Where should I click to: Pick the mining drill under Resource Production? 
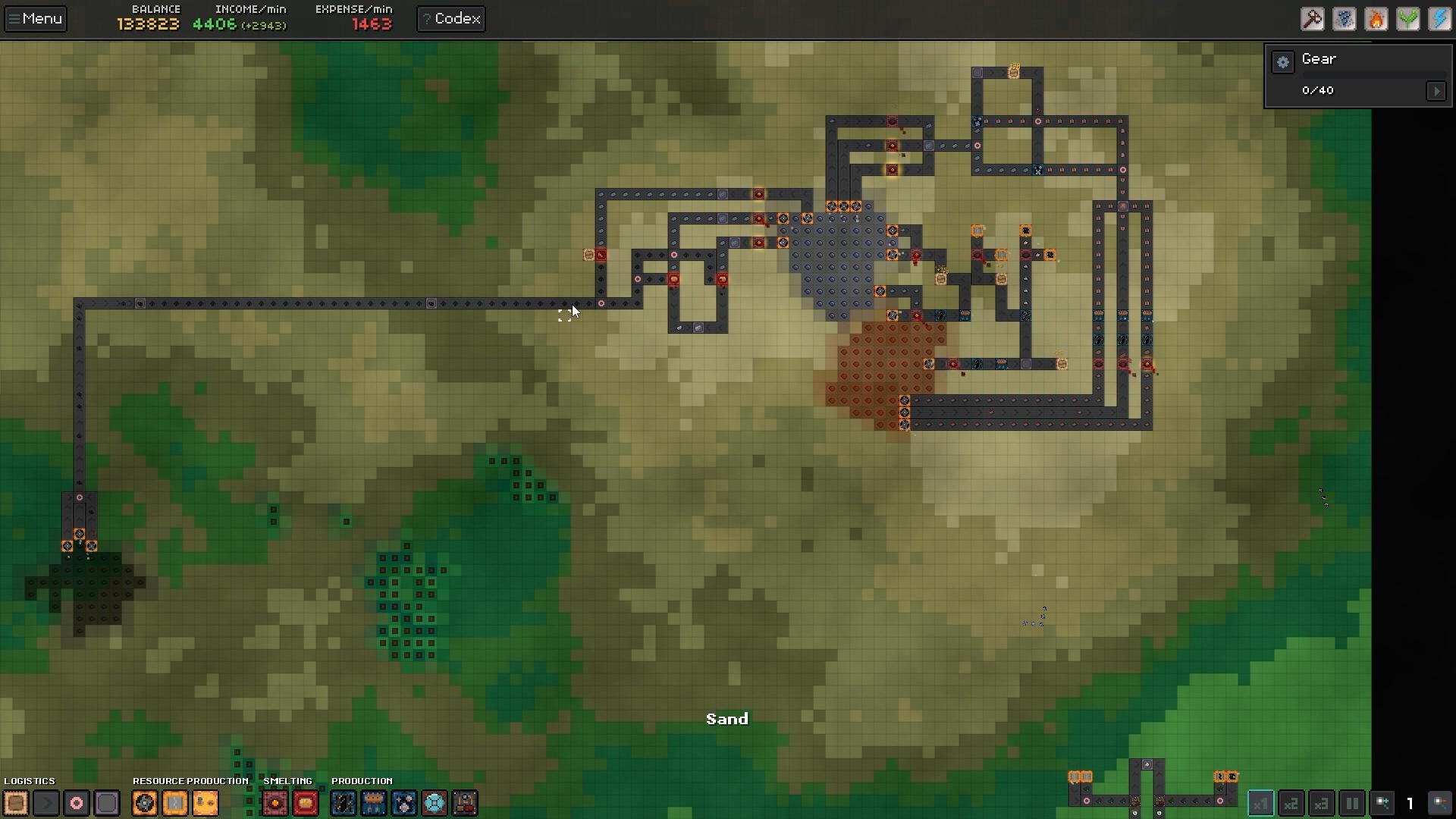tap(144, 803)
